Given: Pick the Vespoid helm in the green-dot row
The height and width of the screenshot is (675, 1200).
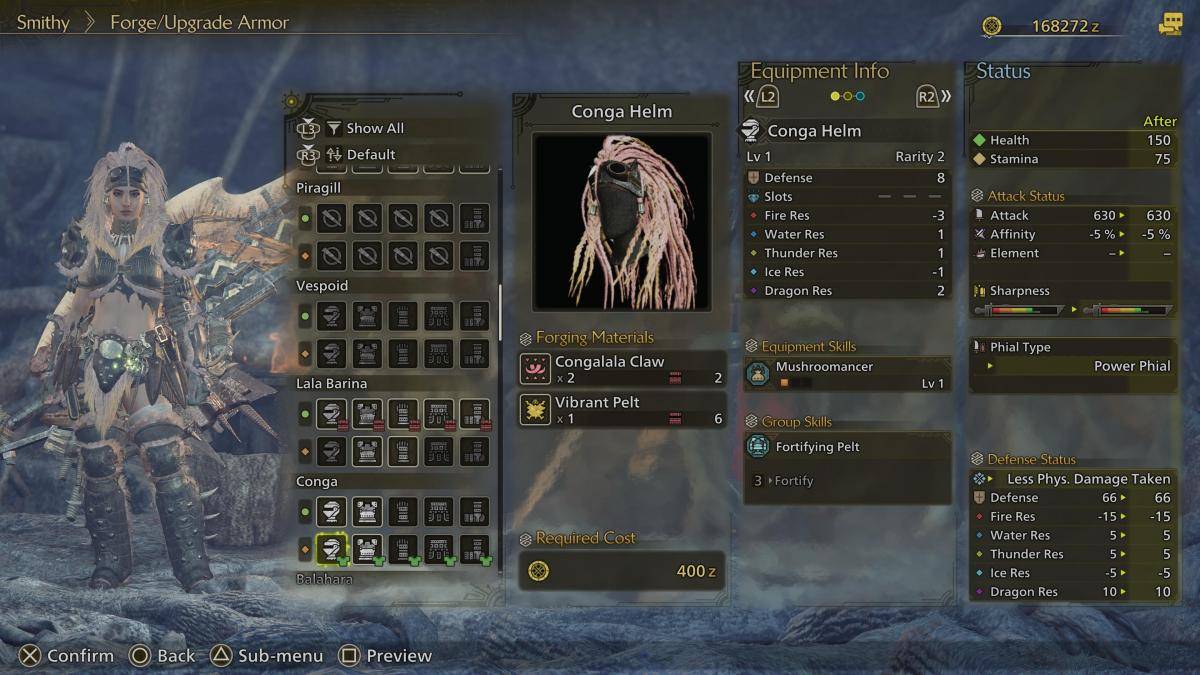Looking at the screenshot, I should point(331,316).
